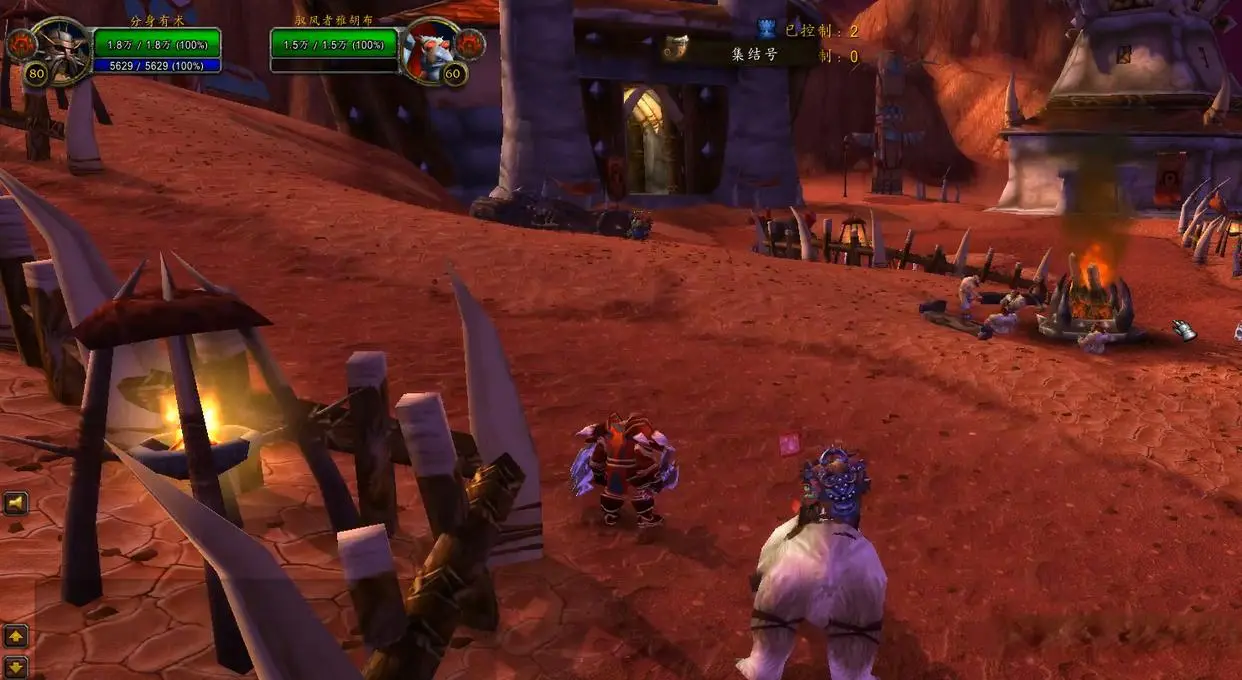Click the chat scroll-up arrow
The image size is (1242, 680).
(x=16, y=635)
